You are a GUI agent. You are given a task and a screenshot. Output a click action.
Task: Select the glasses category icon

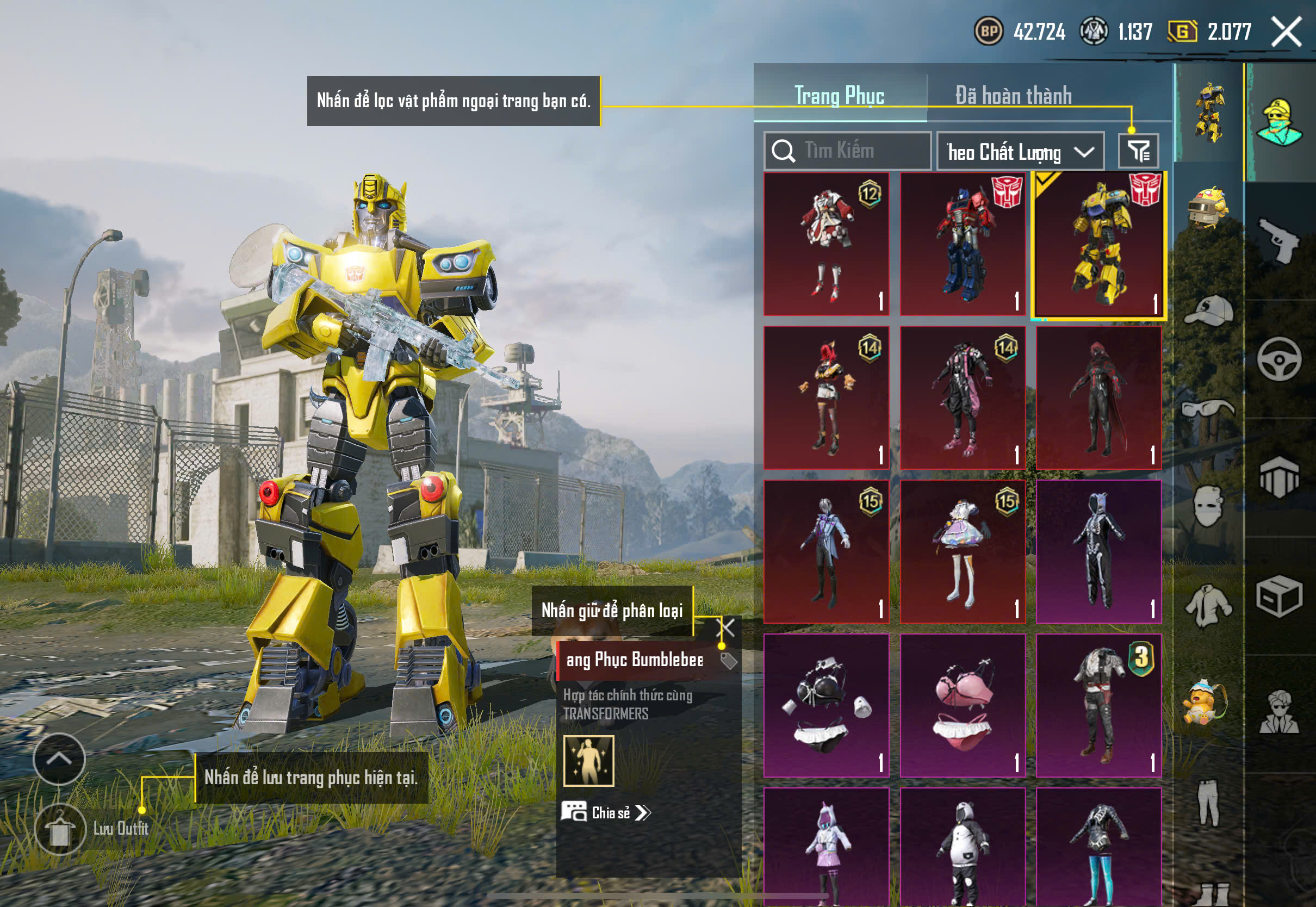(1208, 408)
